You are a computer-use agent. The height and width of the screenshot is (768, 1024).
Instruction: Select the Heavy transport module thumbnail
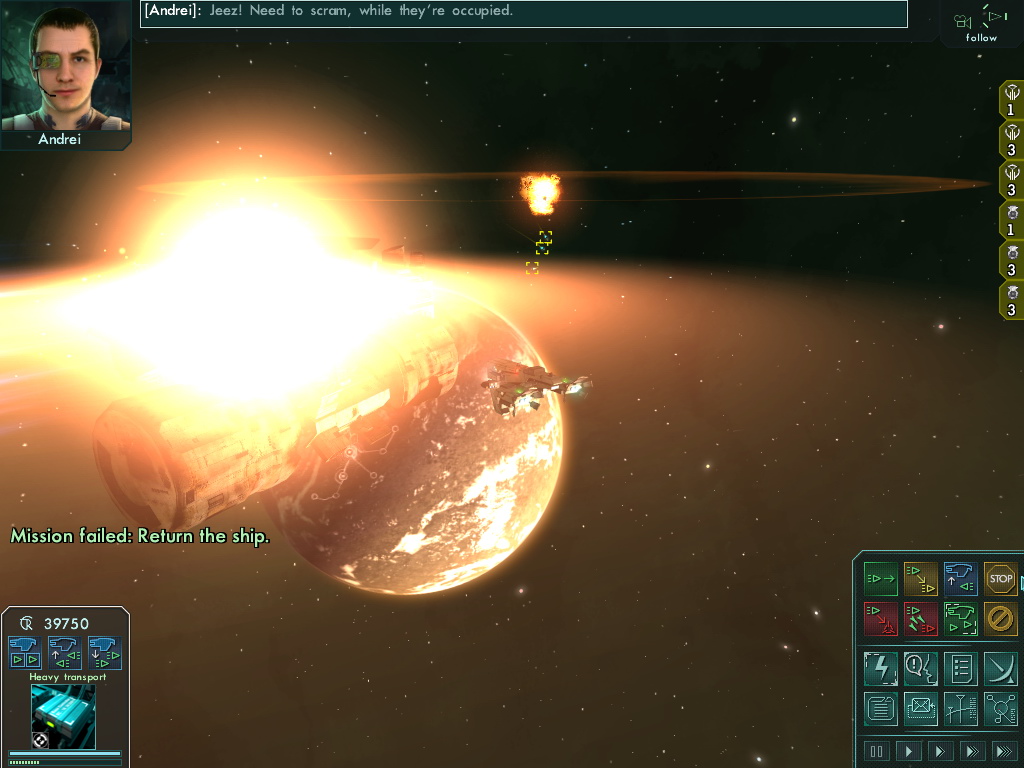coord(63,716)
